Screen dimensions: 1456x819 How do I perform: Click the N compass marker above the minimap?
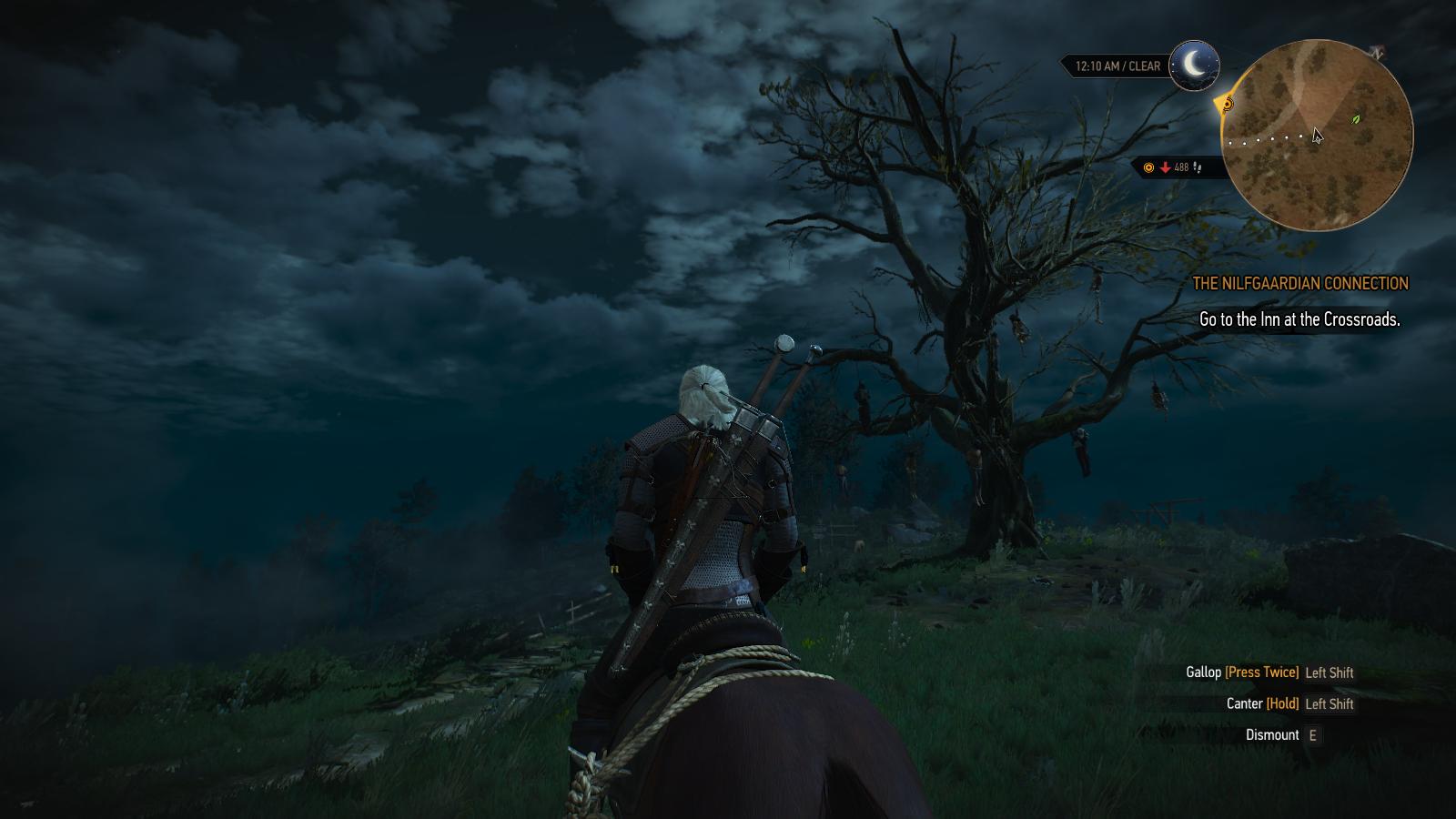pos(1378,52)
